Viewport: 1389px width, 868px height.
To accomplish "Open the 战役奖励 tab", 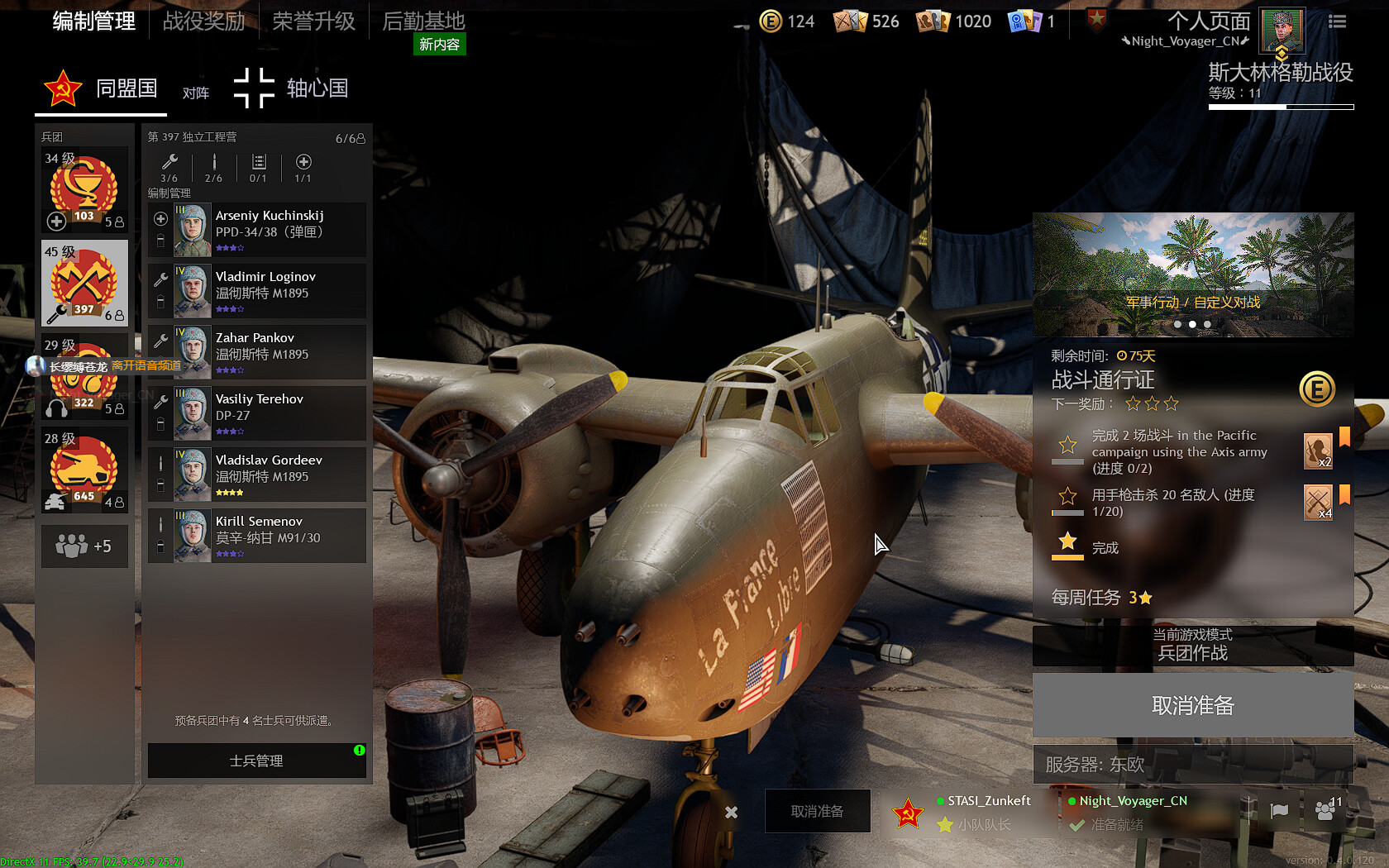I will 203,21.
